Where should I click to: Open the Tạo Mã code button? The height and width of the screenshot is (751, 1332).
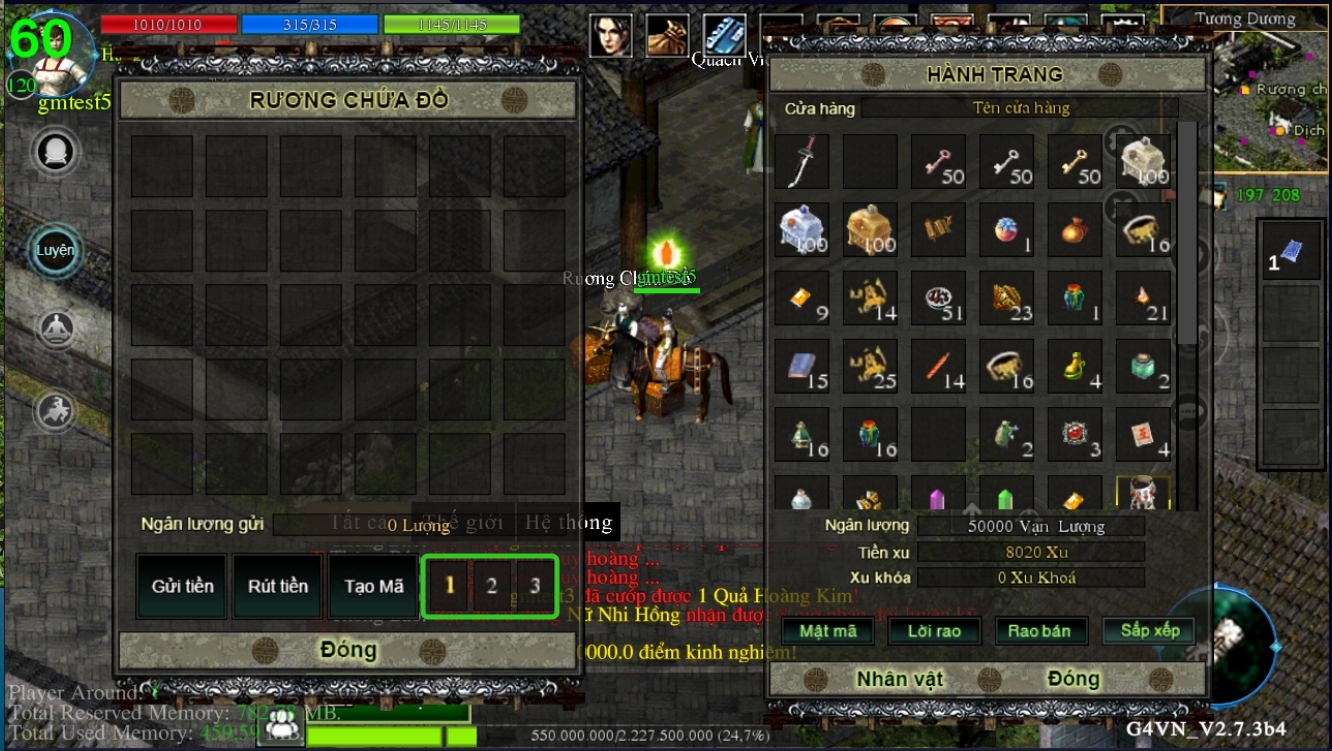(x=373, y=586)
